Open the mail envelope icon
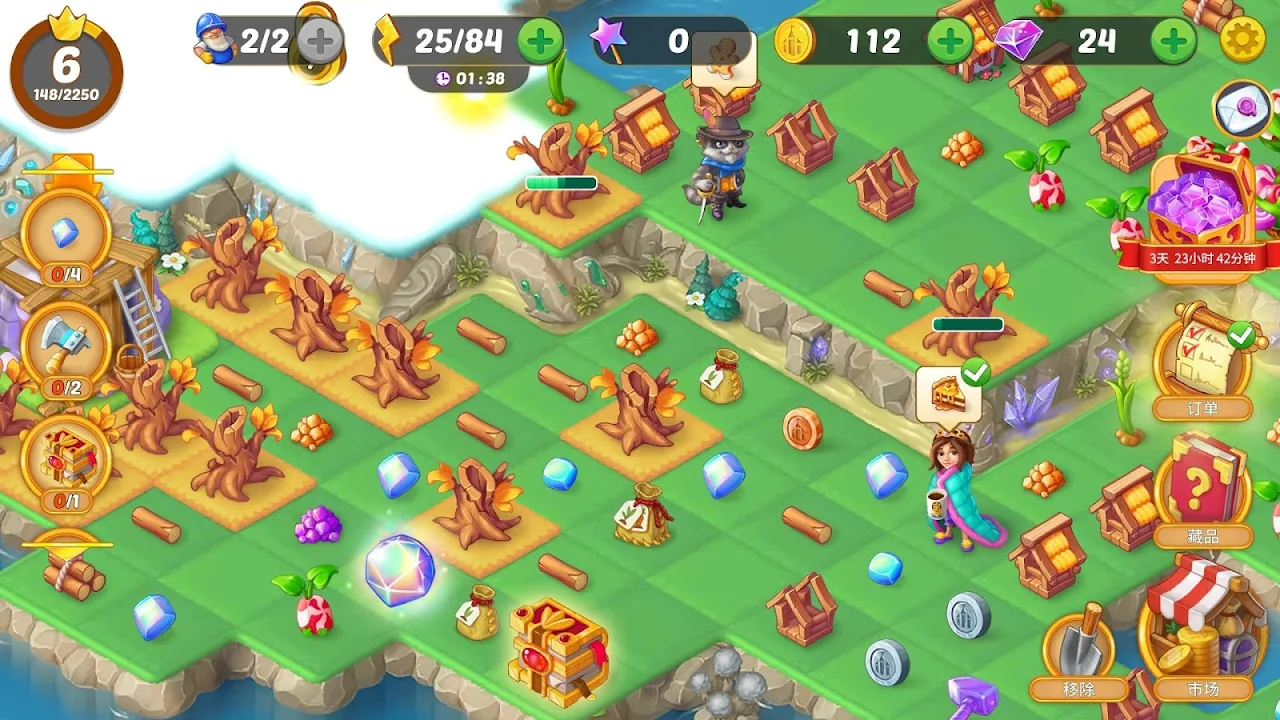Screen dimensions: 1280x720 coord(1242,108)
